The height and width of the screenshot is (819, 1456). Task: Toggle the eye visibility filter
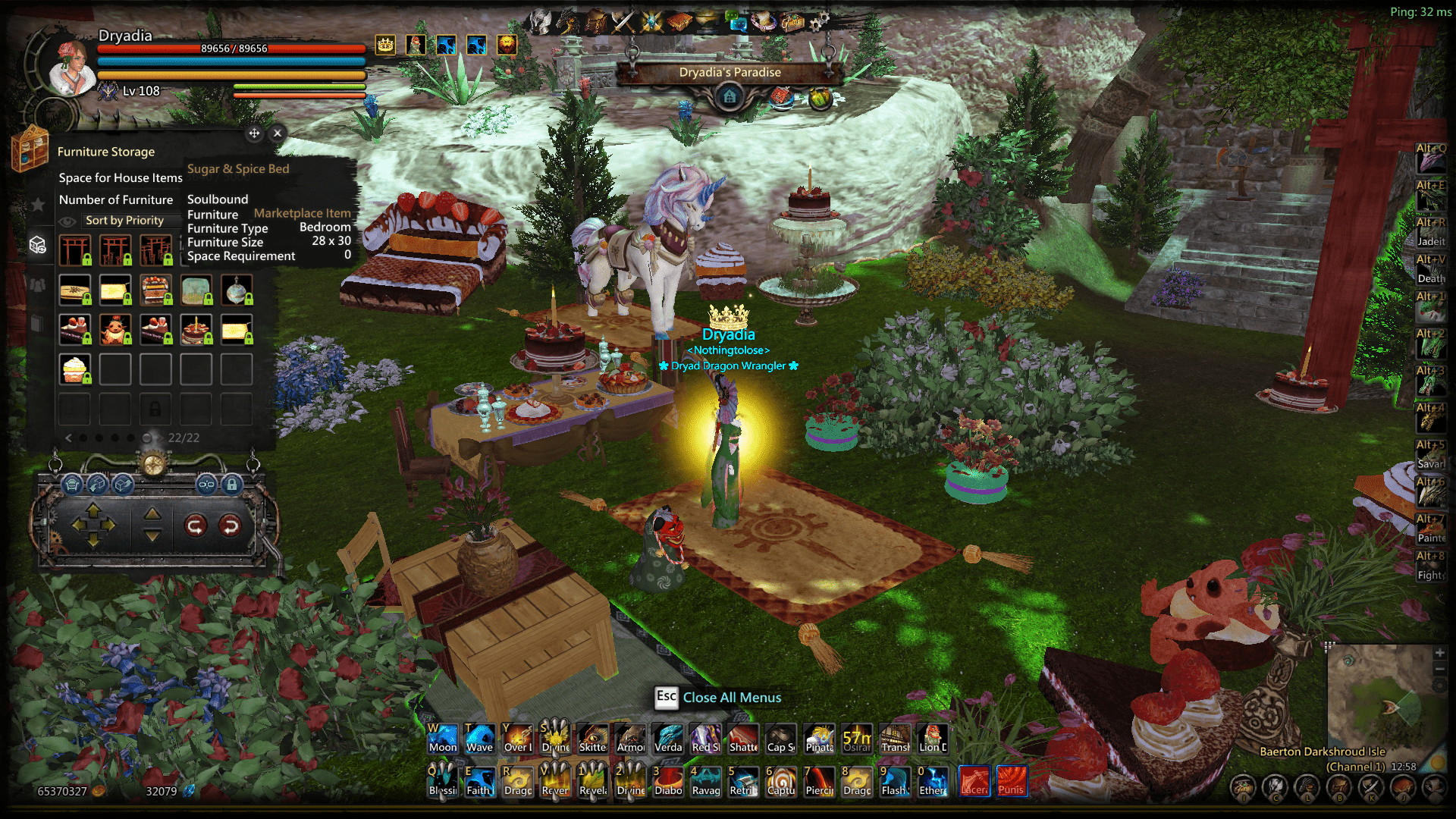click(68, 221)
